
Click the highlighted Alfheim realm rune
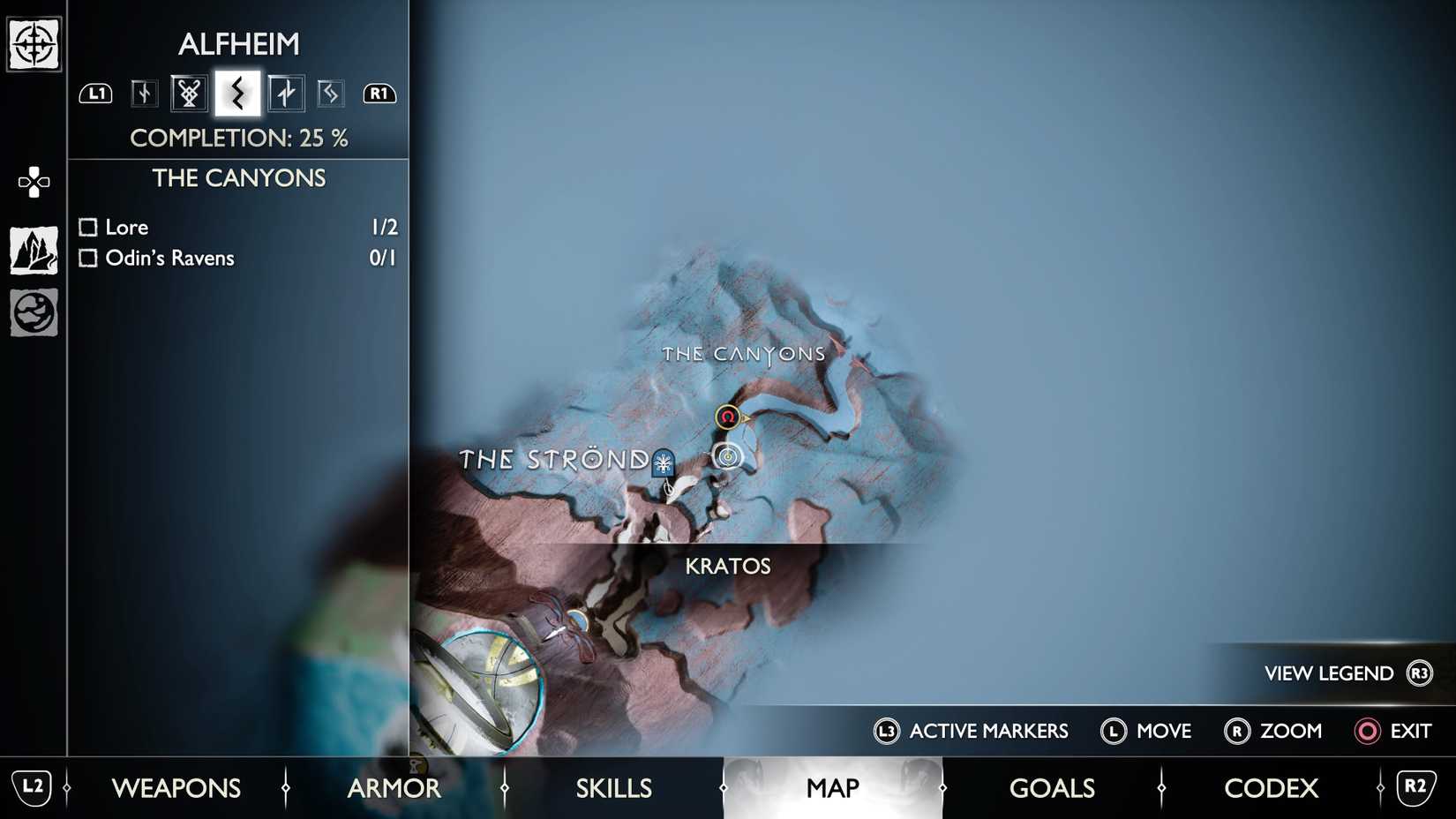click(236, 93)
